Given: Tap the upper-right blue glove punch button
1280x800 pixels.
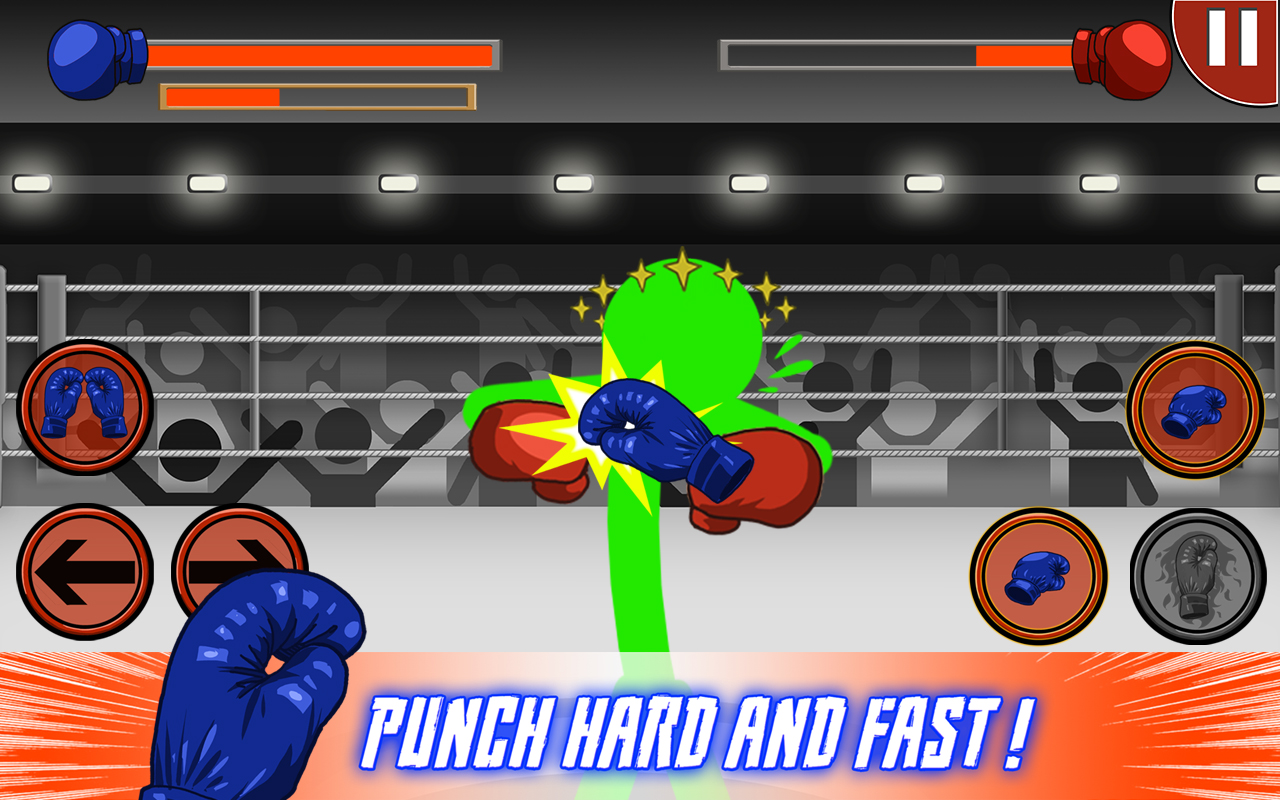Looking at the screenshot, I should [x=1195, y=410].
